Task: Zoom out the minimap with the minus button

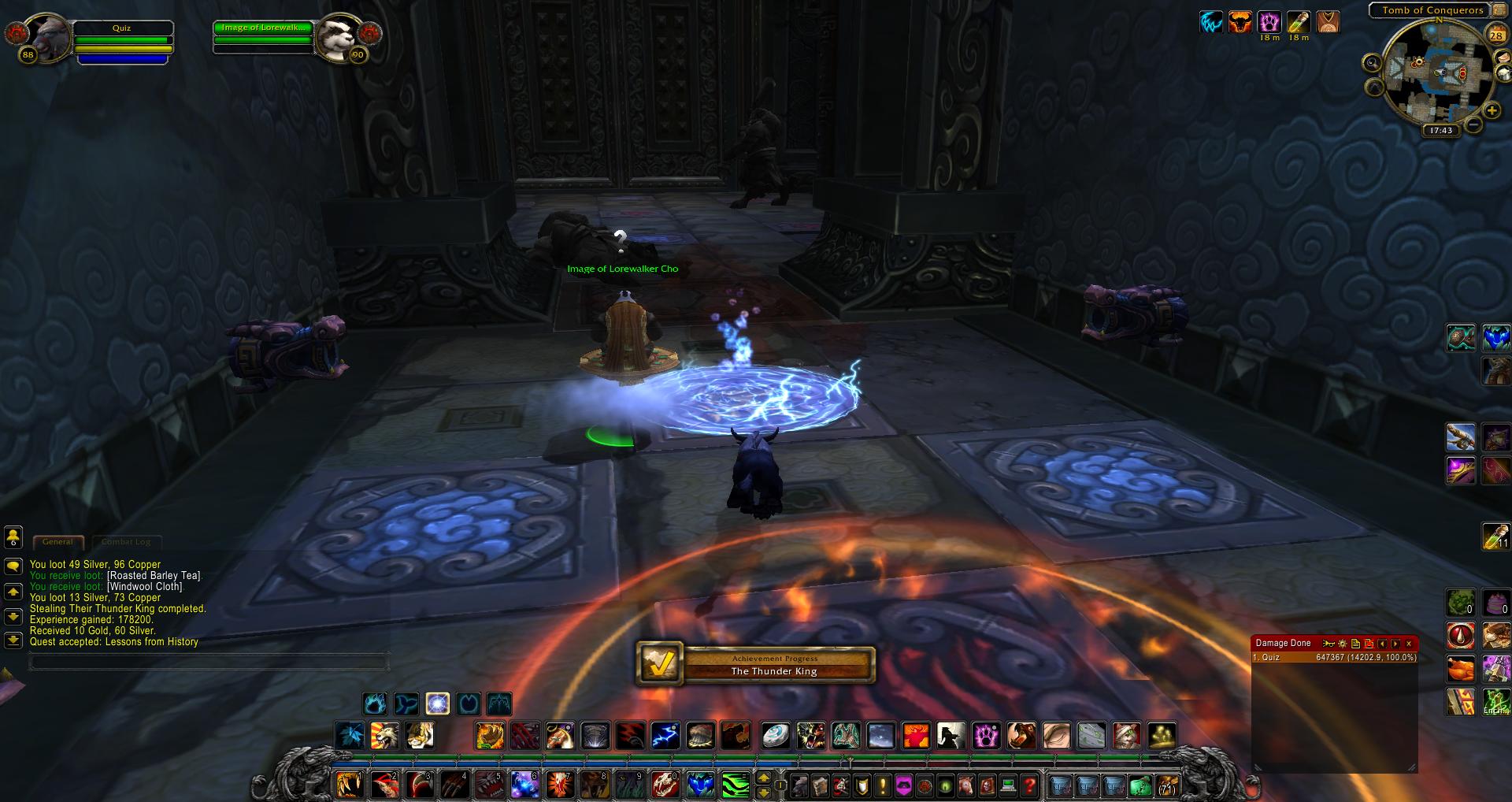Action: [1473, 124]
